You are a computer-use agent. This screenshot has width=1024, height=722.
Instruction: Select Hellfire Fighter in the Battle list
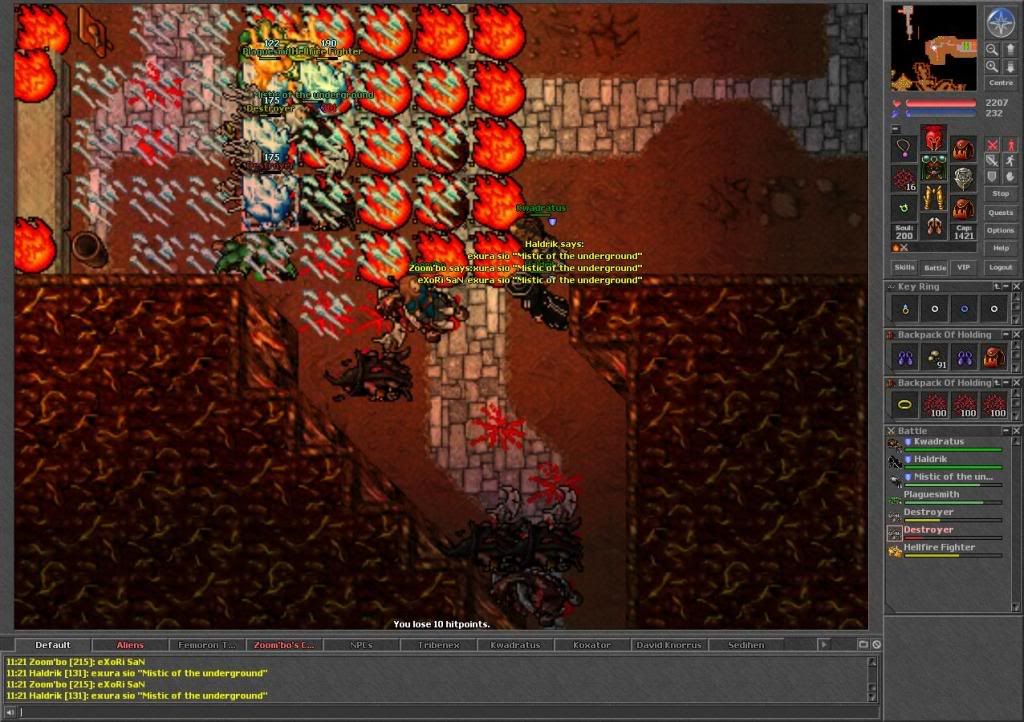tap(938, 548)
